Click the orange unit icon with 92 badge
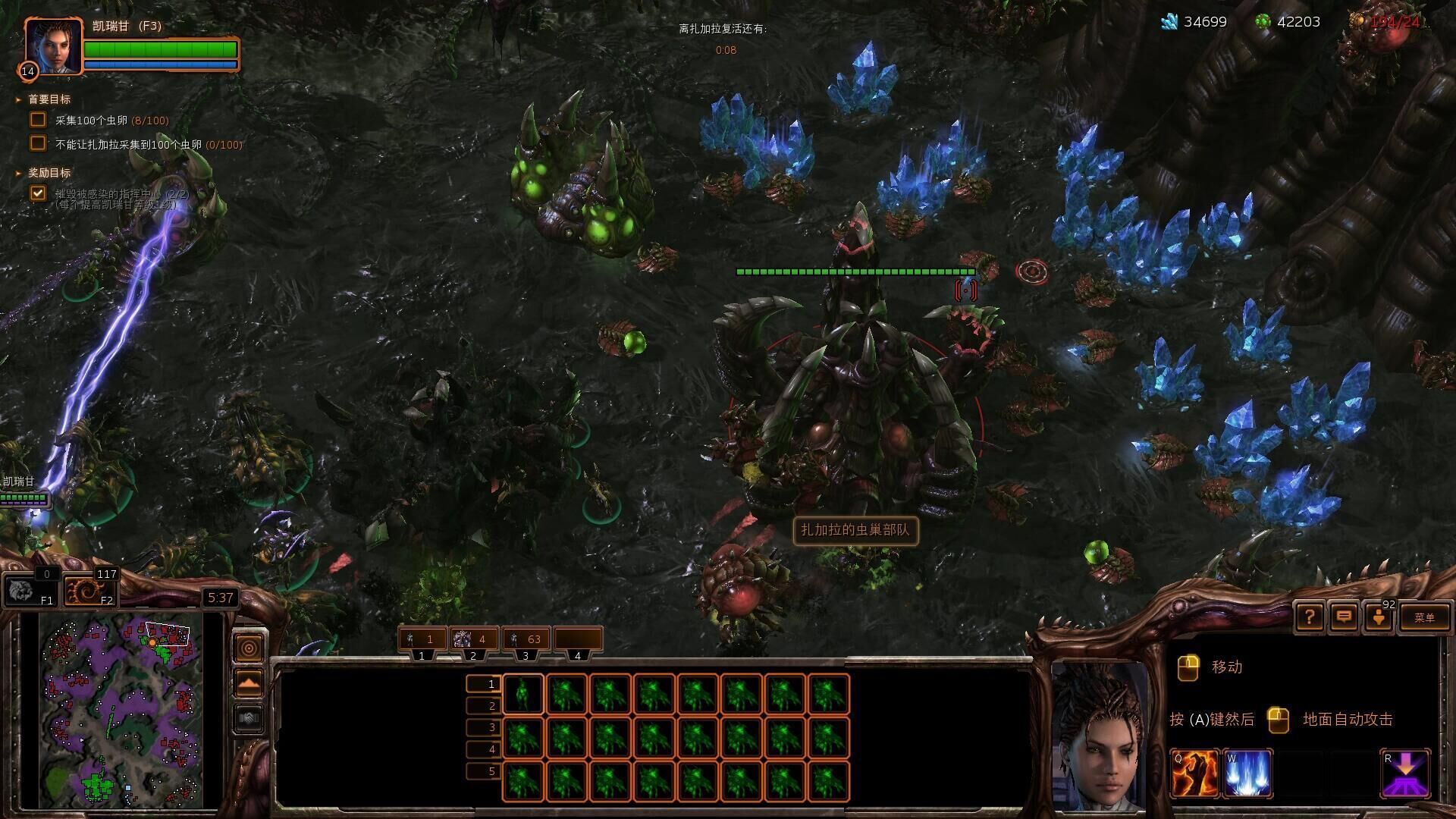This screenshot has width=1456, height=819. pyautogui.click(x=1379, y=617)
